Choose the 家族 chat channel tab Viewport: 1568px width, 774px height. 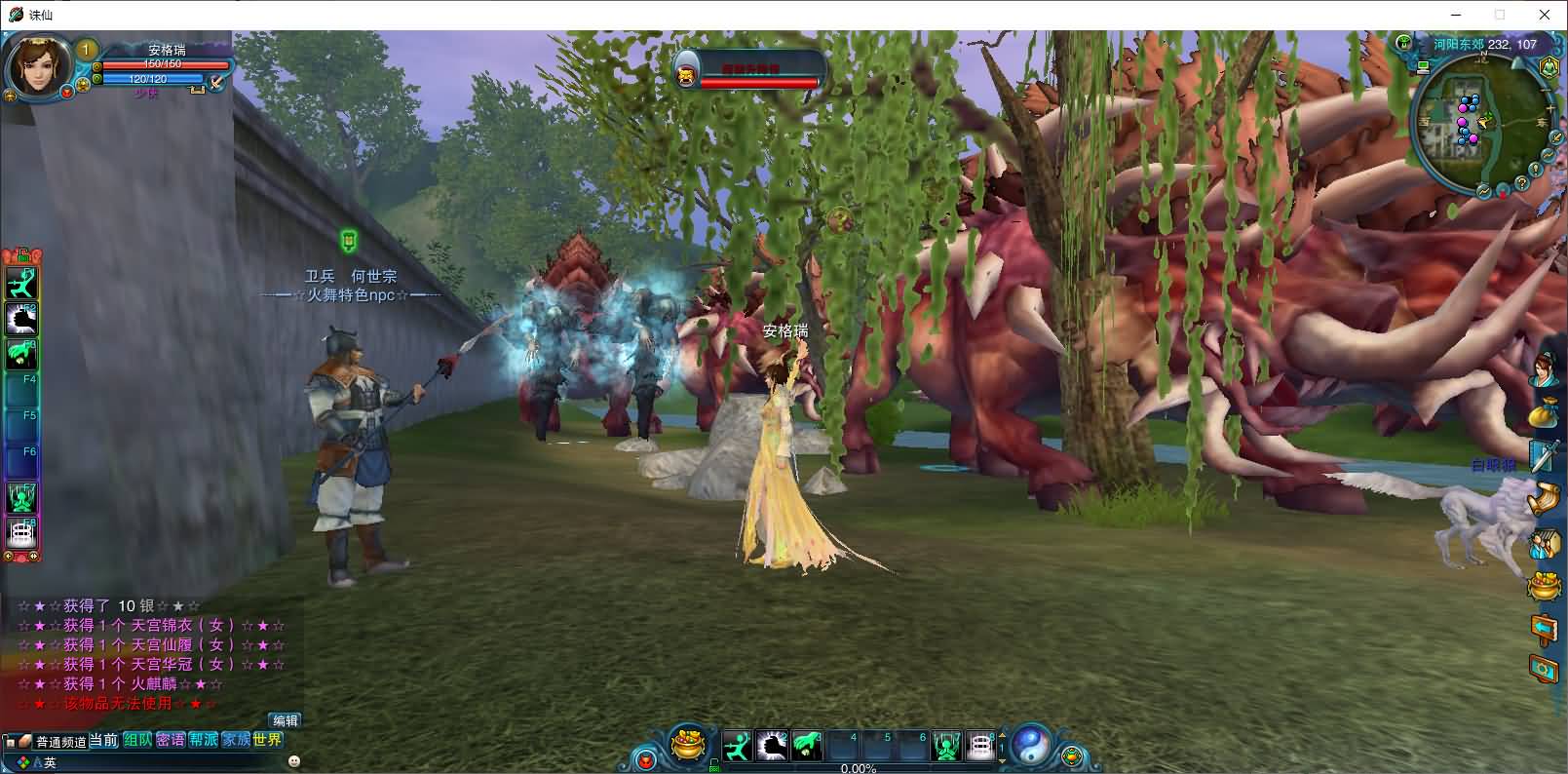pos(235,740)
